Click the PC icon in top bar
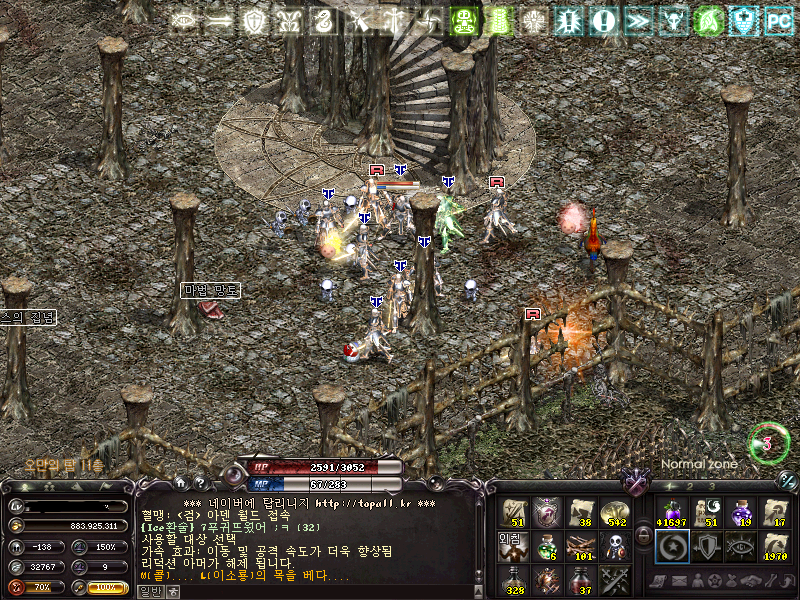Screen dimensions: 800x600 click(778, 20)
